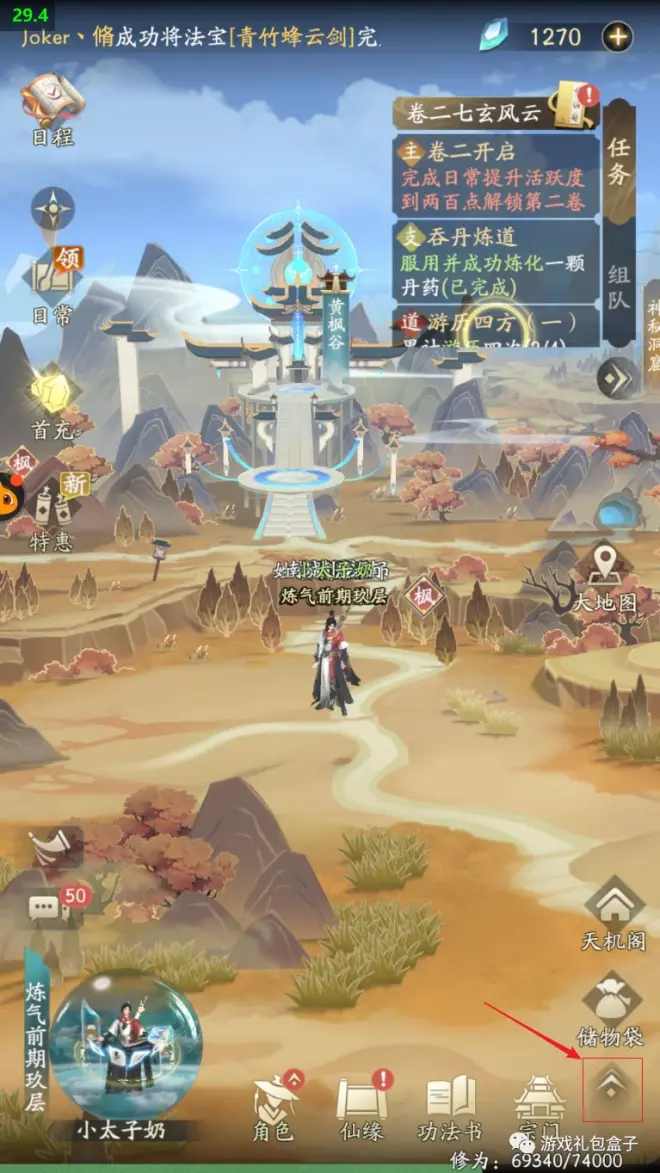
Task: Switch to the 任务 quest tab
Action: (x=620, y=160)
